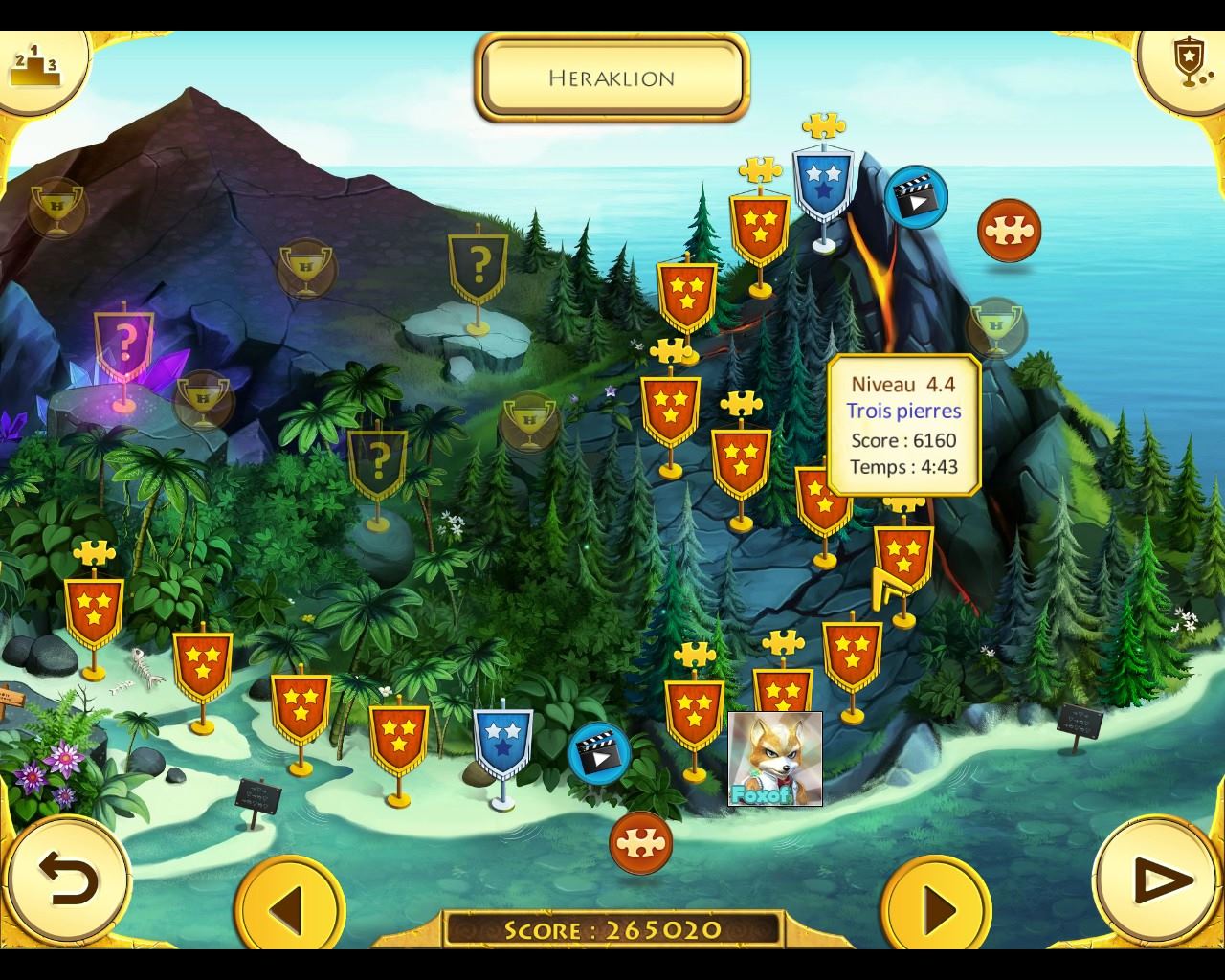Show the next island with right arrow

point(935,907)
